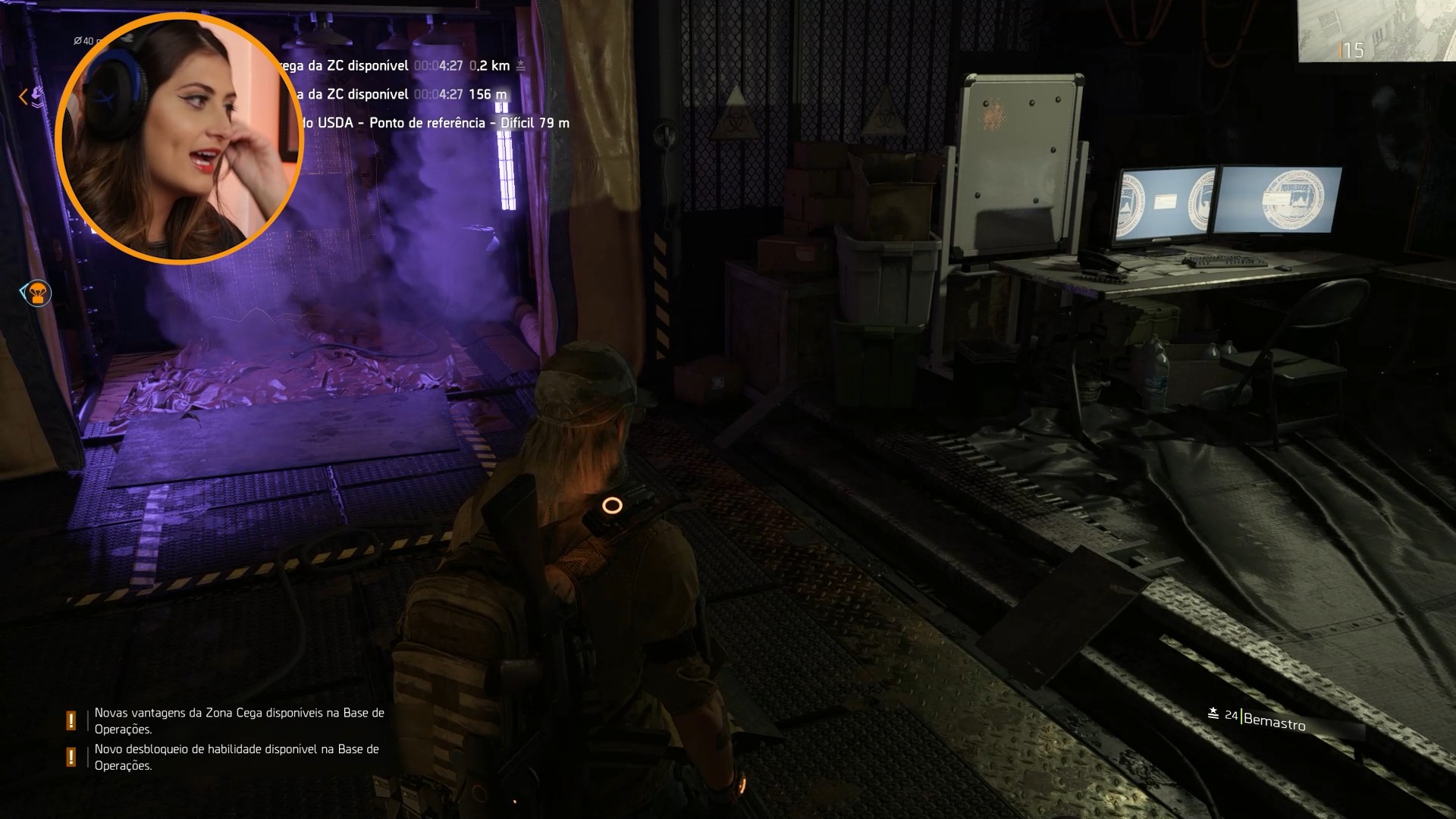The image size is (1456, 819).
Task: Click the Bemastro player nameplate
Action: 1273,720
